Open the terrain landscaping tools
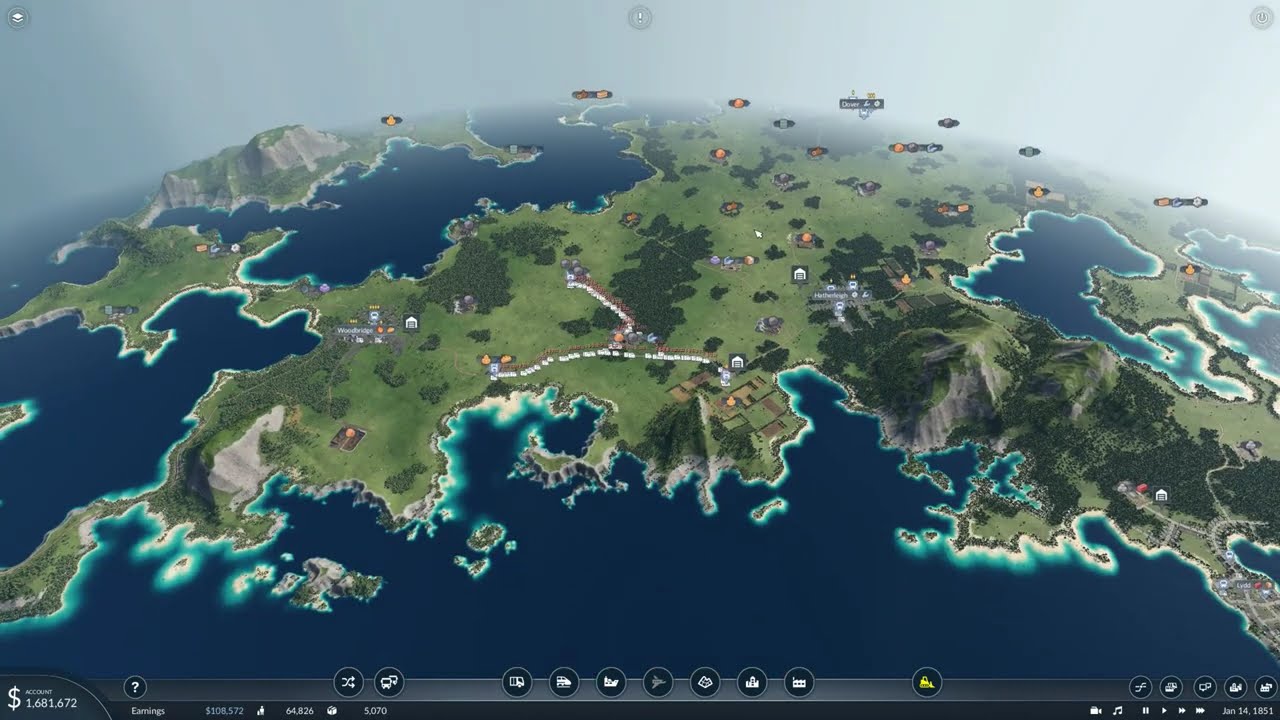This screenshot has height=720, width=1280. point(705,683)
